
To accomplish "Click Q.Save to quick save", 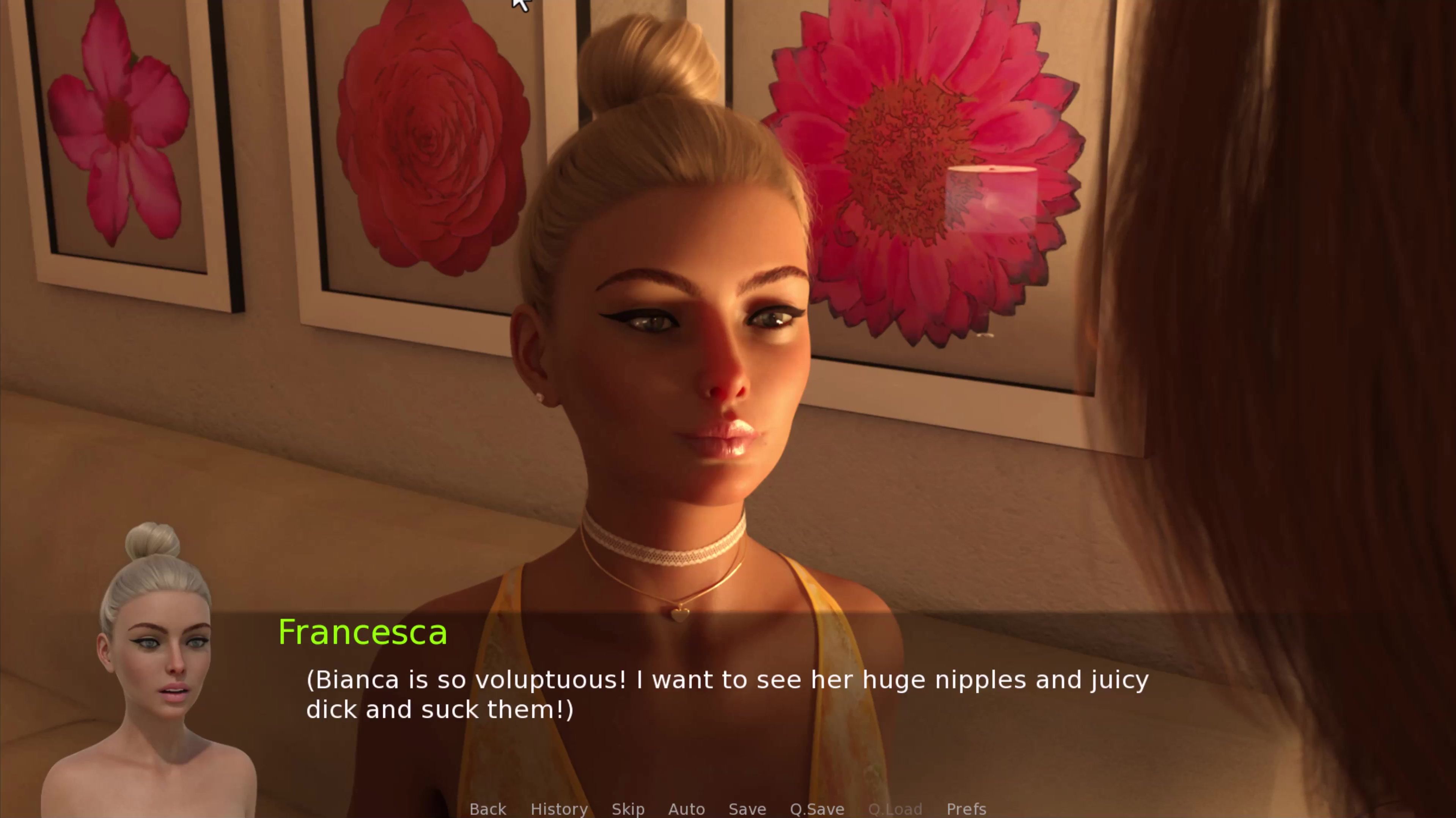I will (817, 809).
